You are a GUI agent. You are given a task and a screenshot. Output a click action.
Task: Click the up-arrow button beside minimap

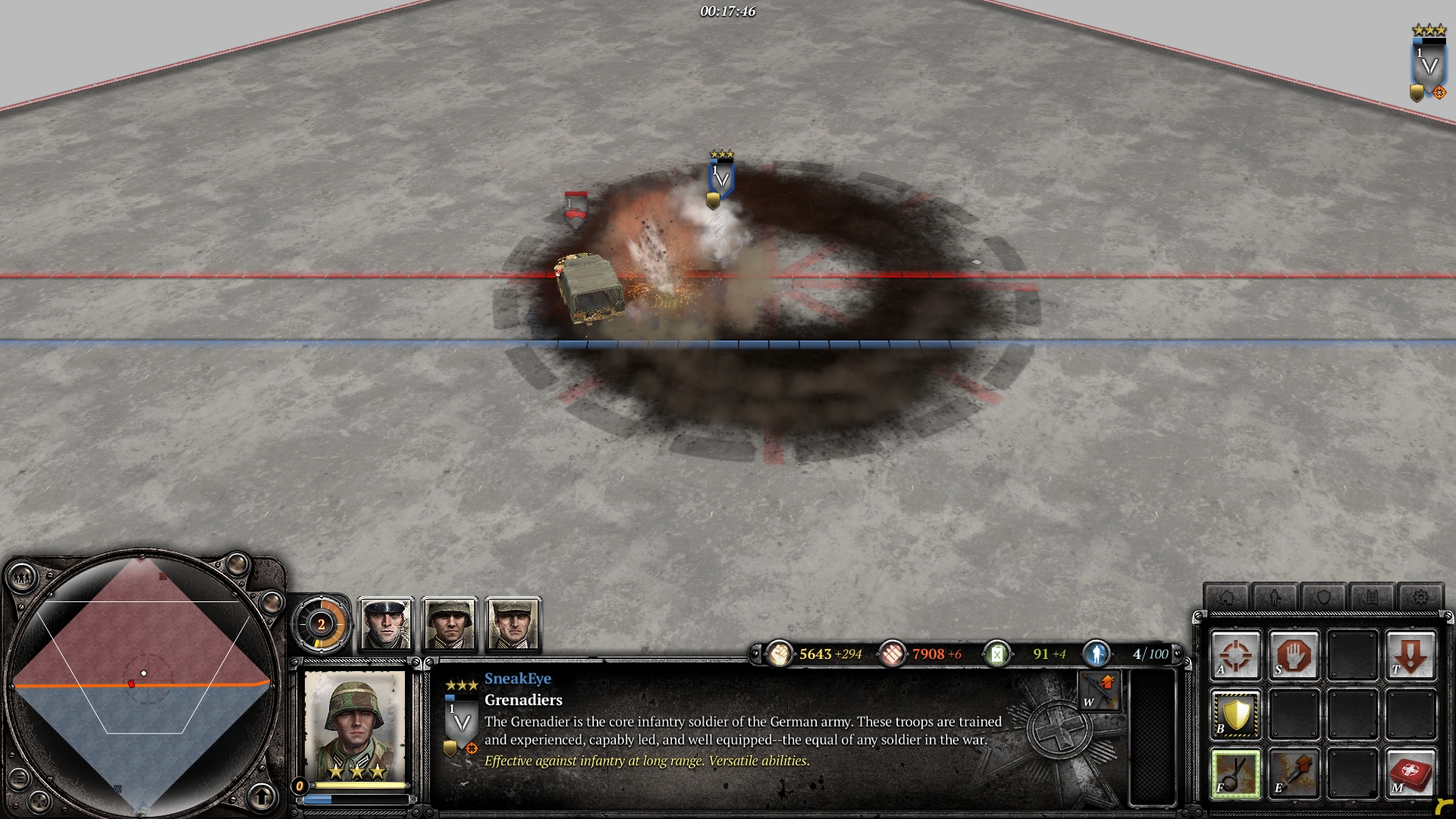pos(262,796)
